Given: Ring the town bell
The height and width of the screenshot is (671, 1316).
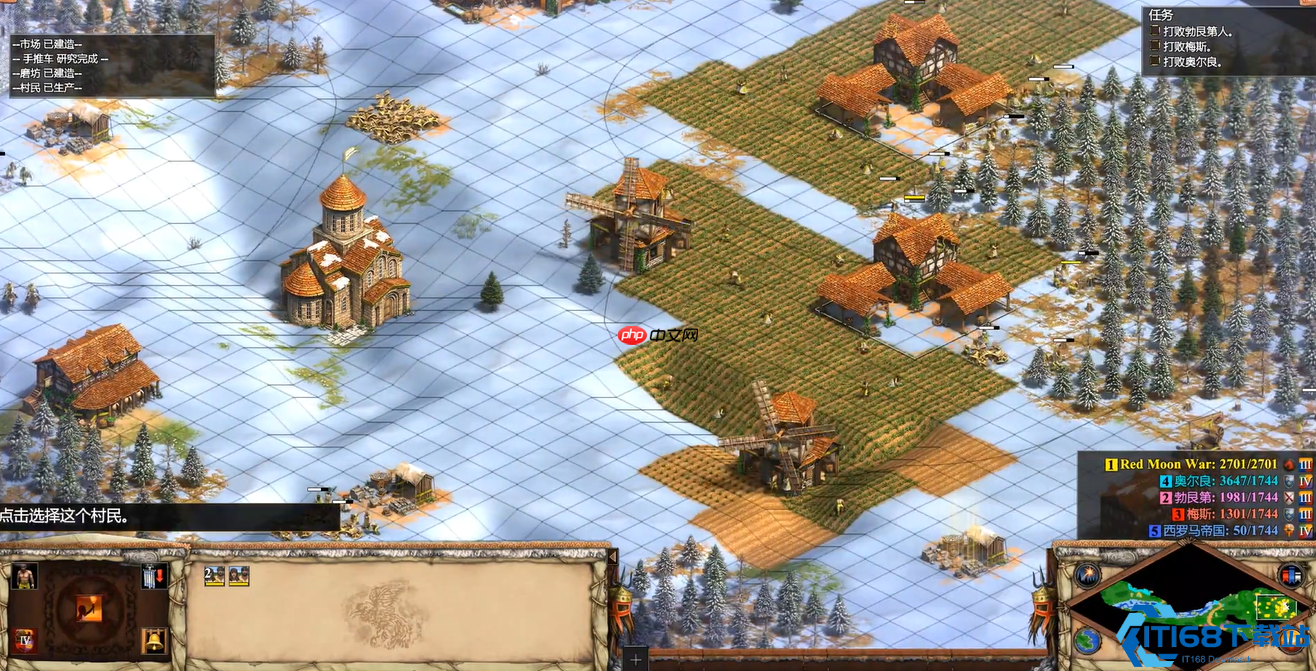Looking at the screenshot, I should click(x=153, y=639).
